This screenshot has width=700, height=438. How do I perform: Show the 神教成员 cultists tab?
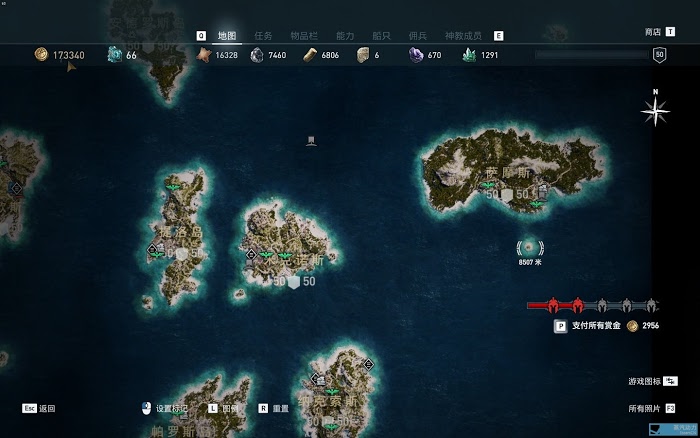464,35
